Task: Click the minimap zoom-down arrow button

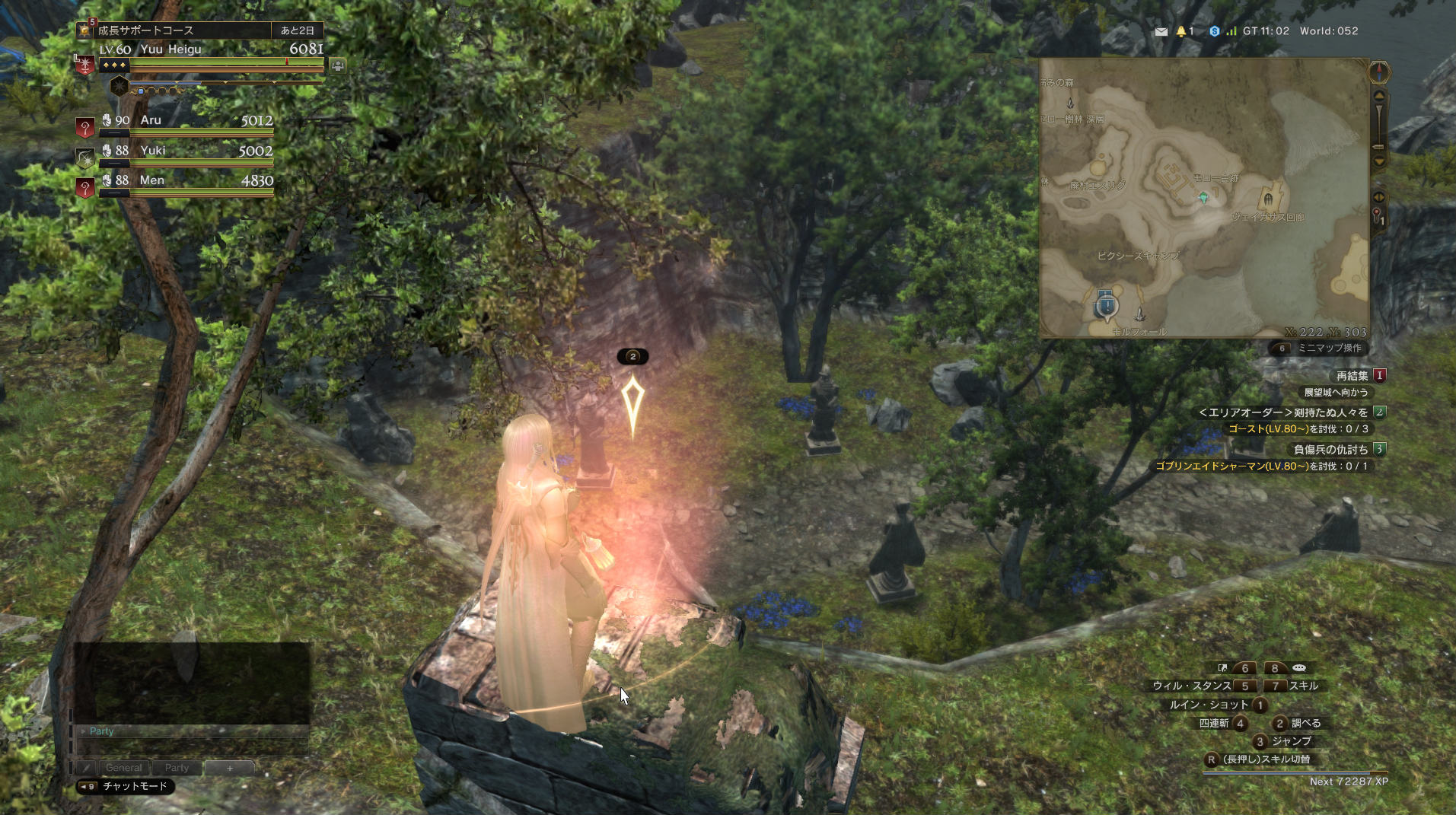Action: pos(1378,161)
